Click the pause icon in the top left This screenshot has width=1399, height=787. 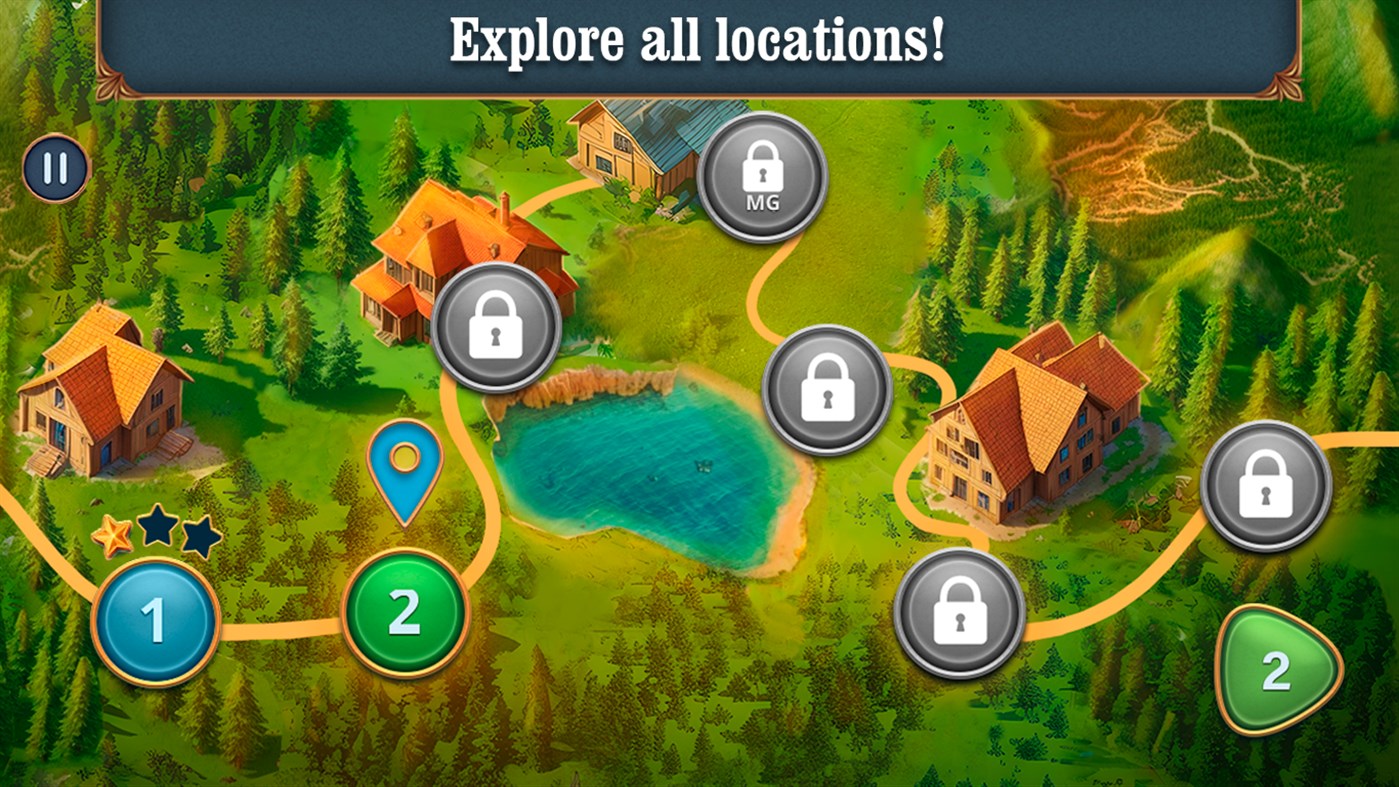point(55,167)
